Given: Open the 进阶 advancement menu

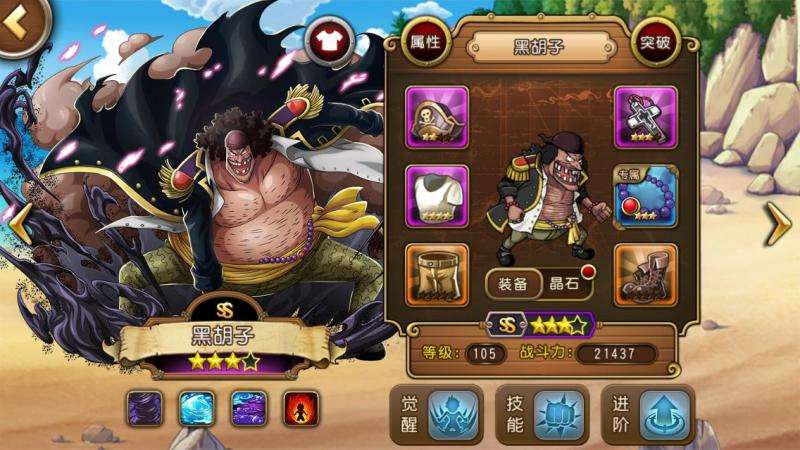Looking at the screenshot, I should 647,414.
